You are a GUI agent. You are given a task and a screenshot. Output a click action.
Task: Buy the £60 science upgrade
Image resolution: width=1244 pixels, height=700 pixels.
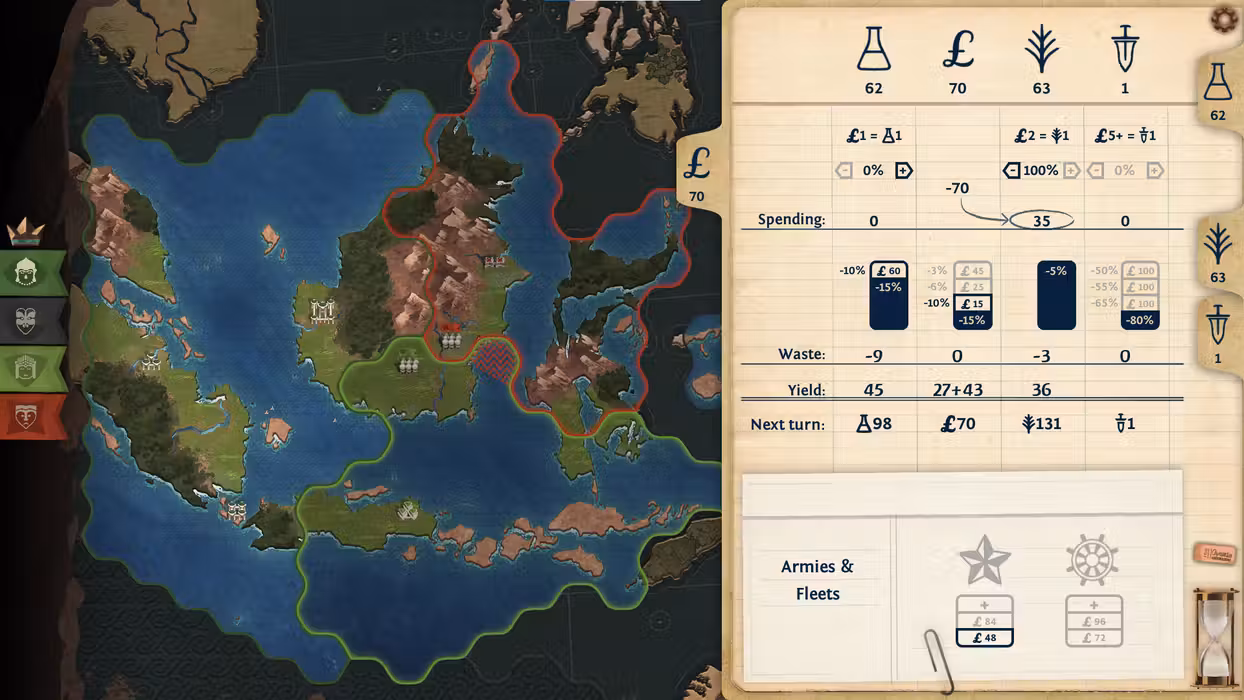pos(888,271)
